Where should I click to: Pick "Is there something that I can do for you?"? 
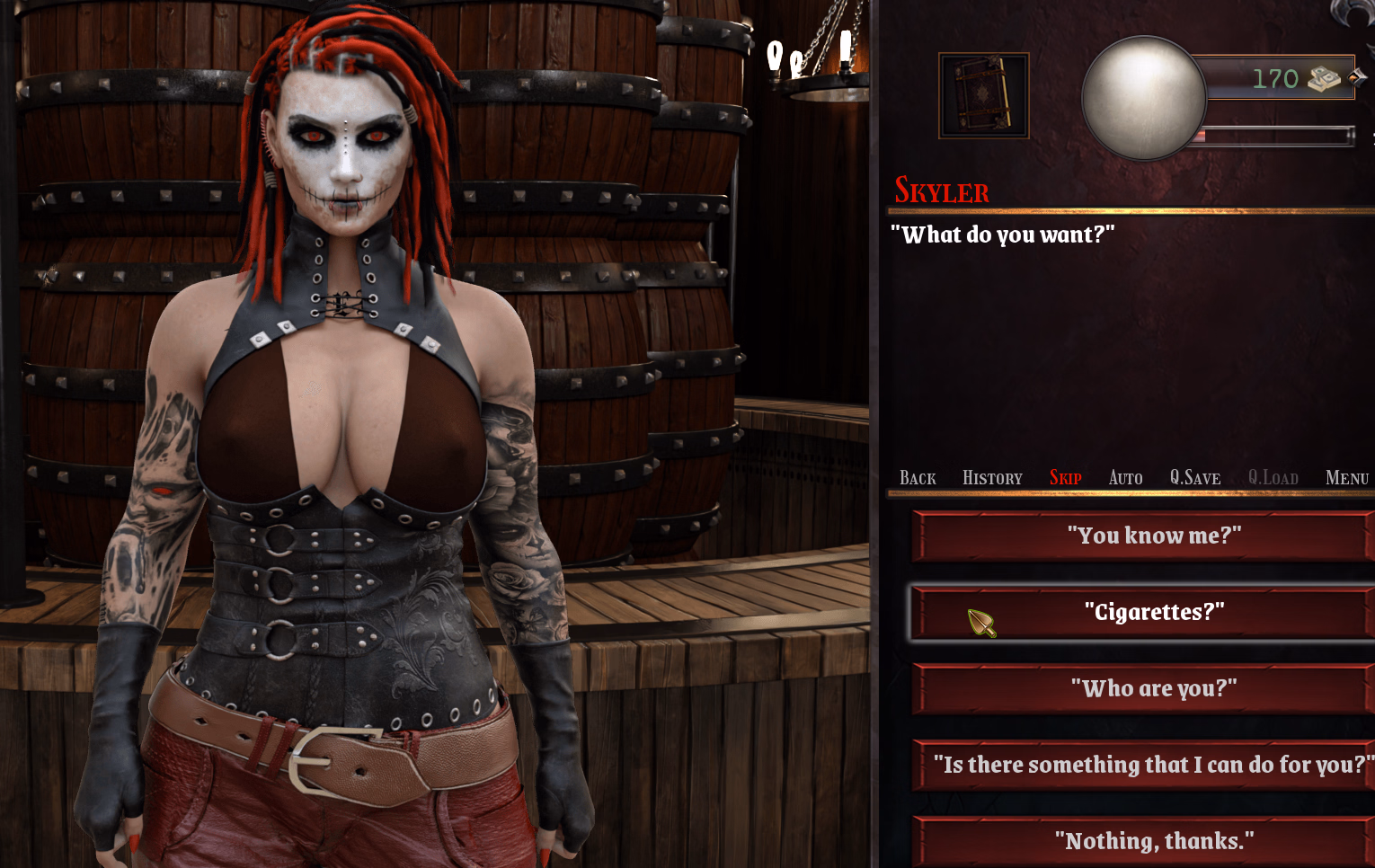click(x=1154, y=765)
